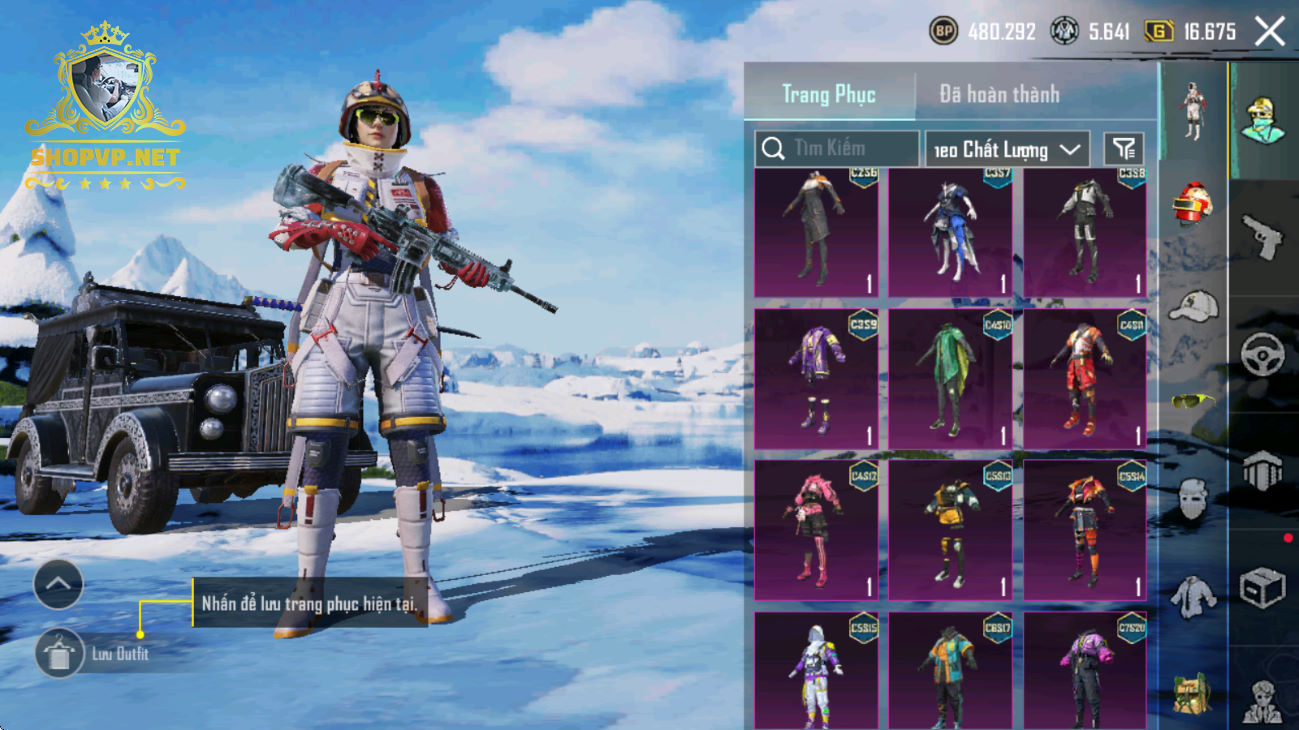
Task: Open the filter funnel button
Action: (x=1124, y=150)
